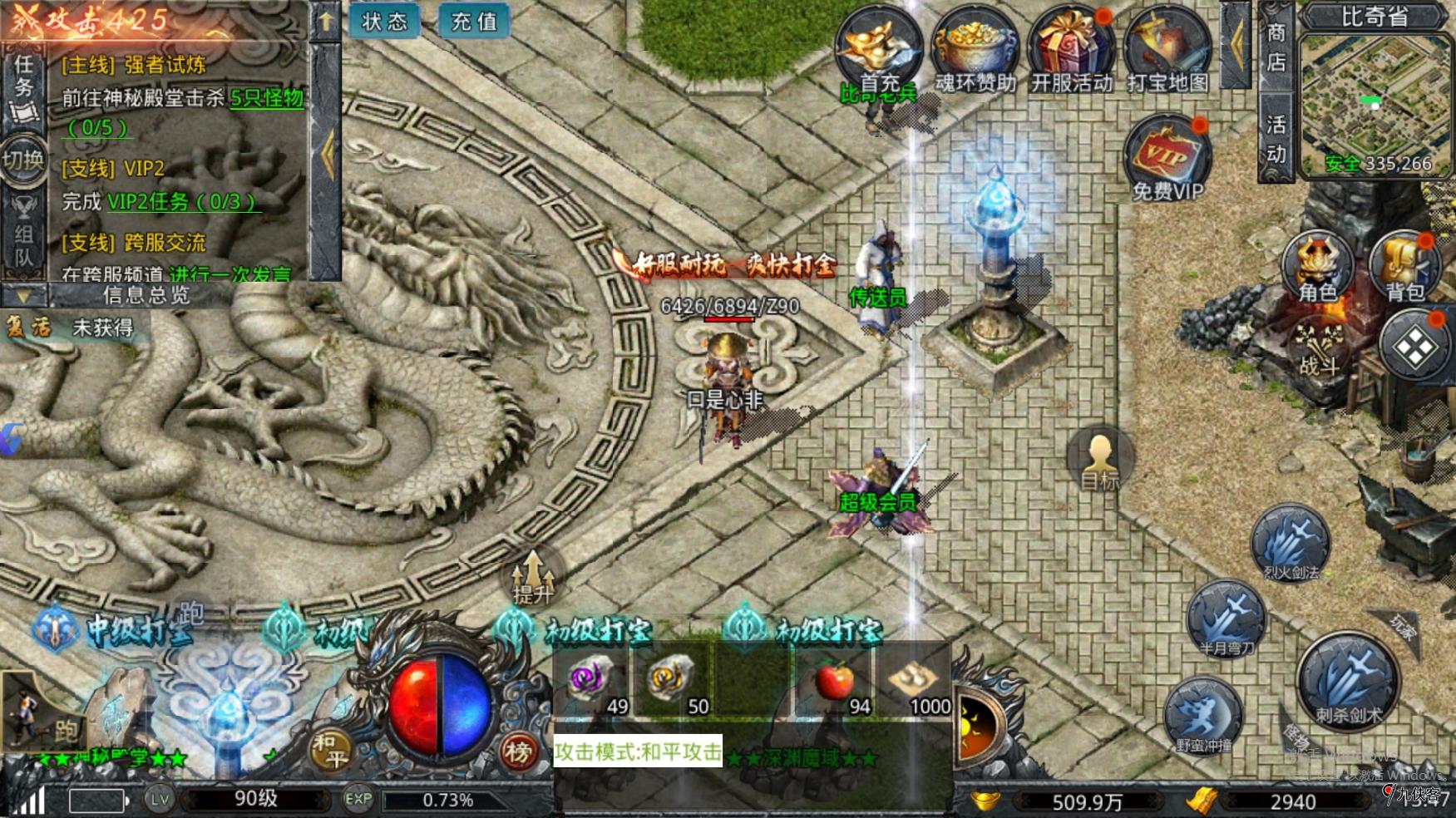Viewport: 1456px width, 818px height.
Task: Activate the 野蛮冲撞 charge skill
Action: click(x=1202, y=717)
